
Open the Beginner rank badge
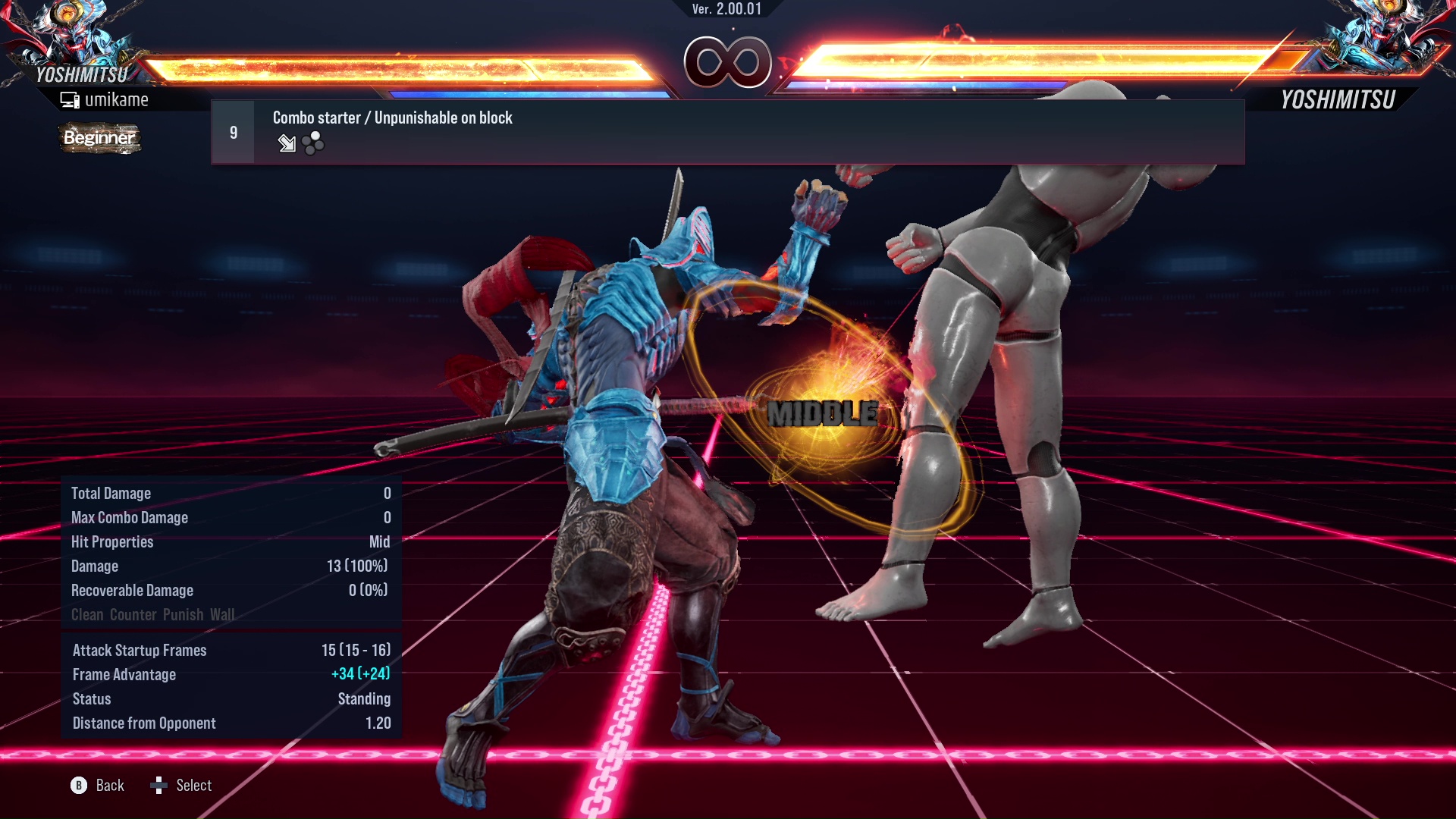(99, 138)
